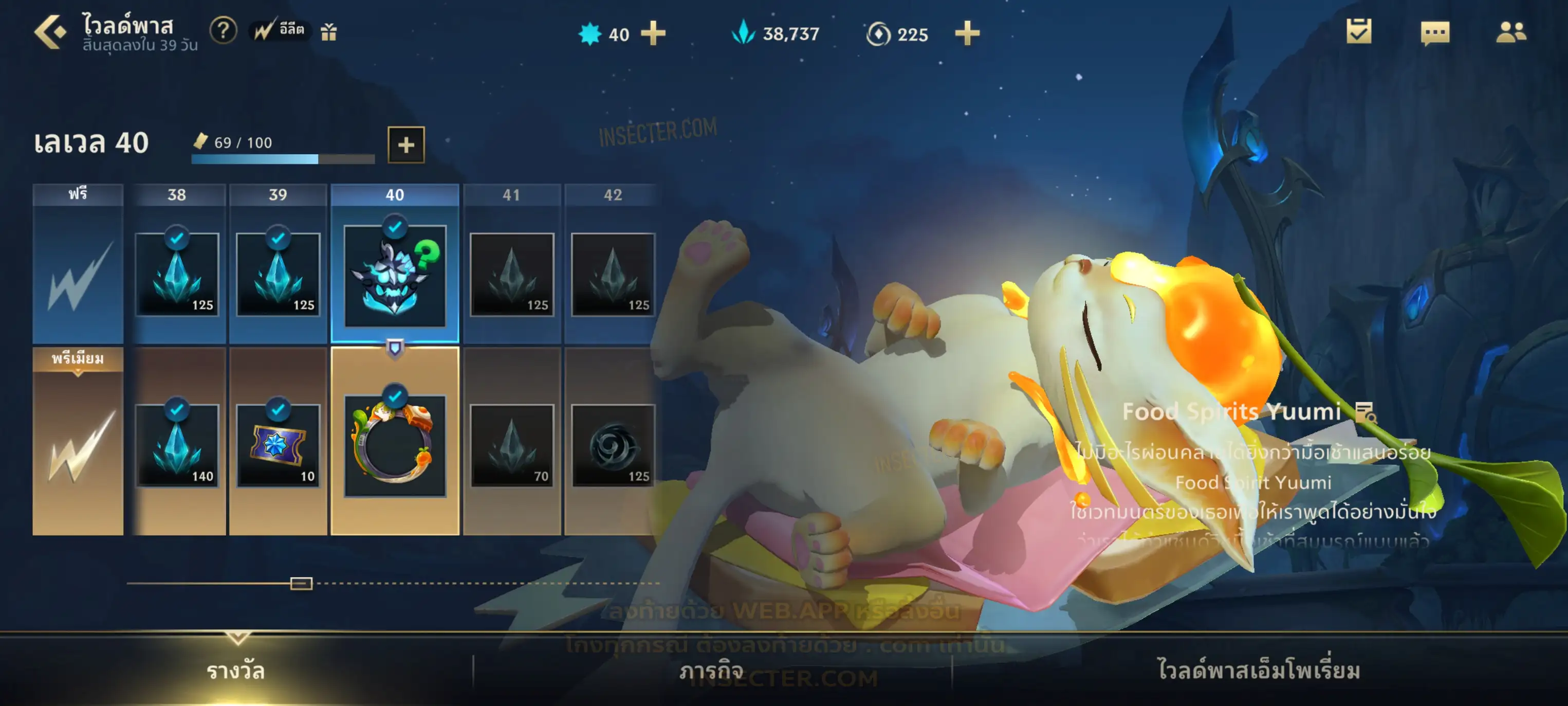Viewport: 1568px width, 706px height.
Task: Select the Food Spirits icon border reward
Action: coord(394,446)
